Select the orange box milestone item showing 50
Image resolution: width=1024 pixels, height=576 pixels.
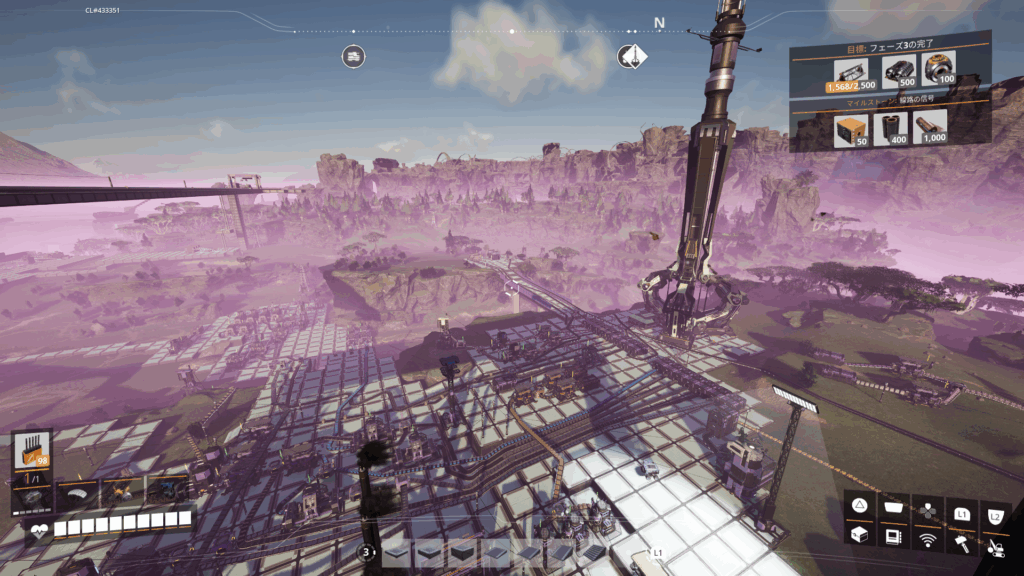point(848,127)
